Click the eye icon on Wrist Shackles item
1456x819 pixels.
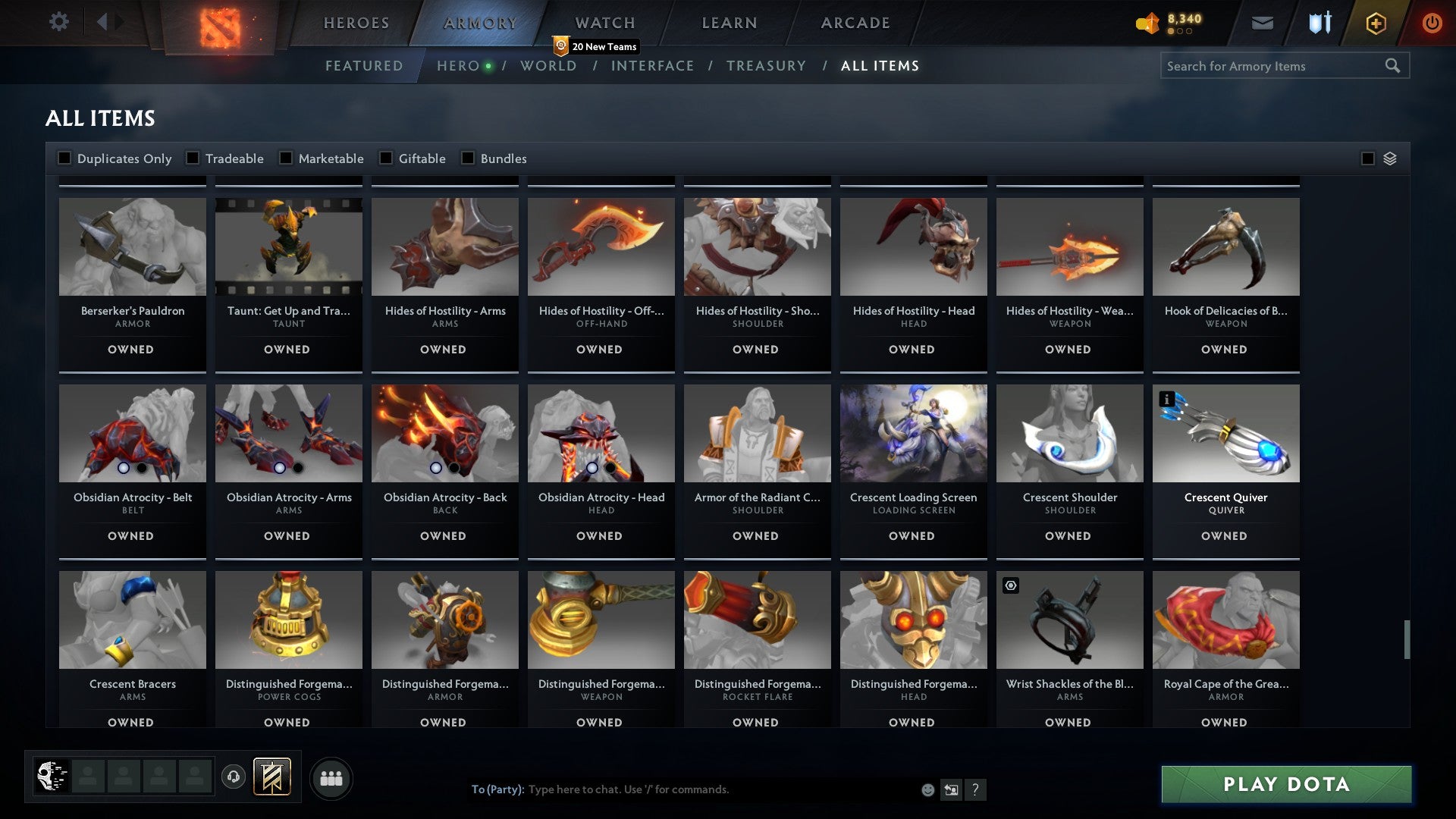(x=1012, y=585)
